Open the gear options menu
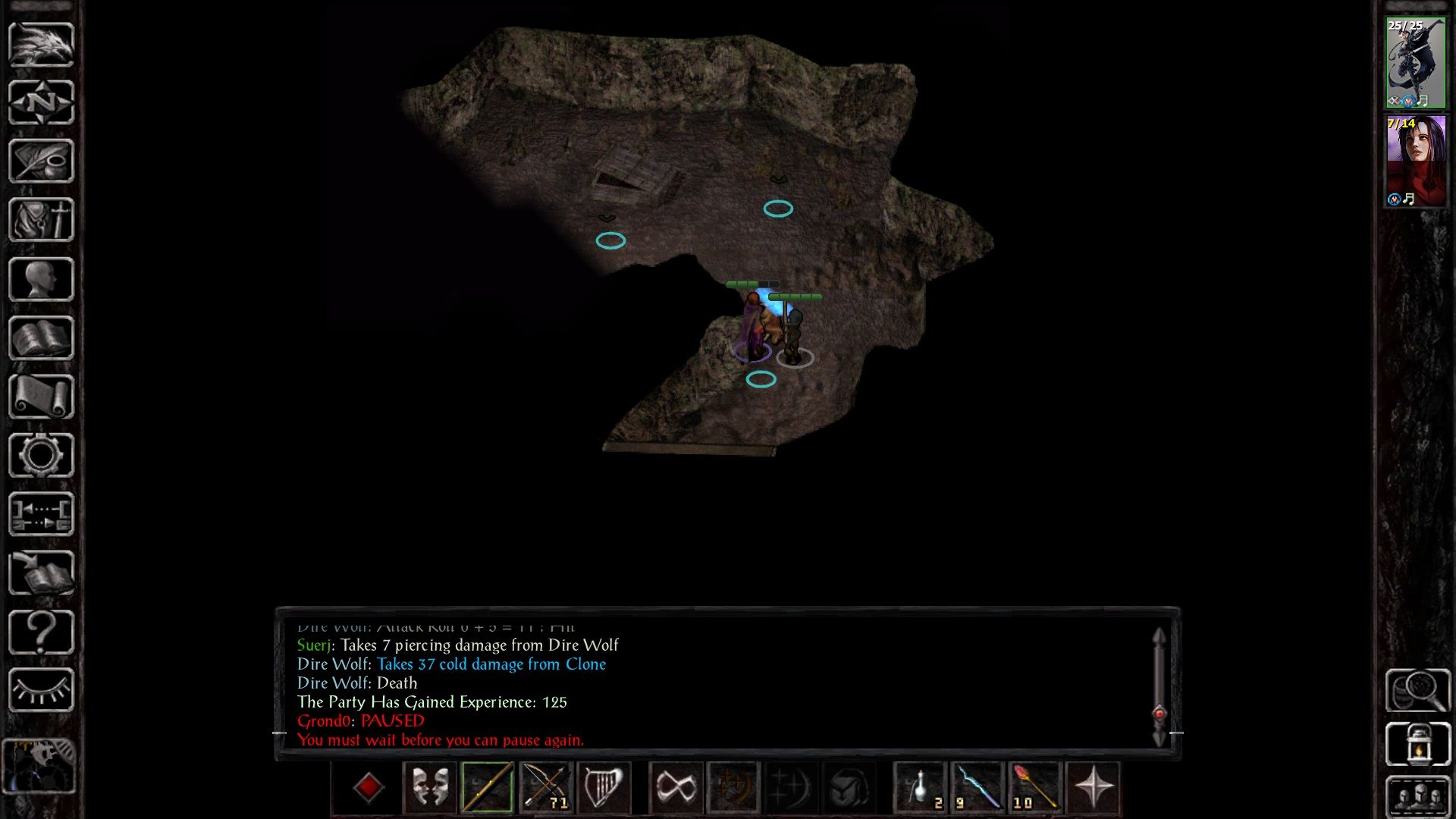1456x819 pixels. (x=41, y=456)
